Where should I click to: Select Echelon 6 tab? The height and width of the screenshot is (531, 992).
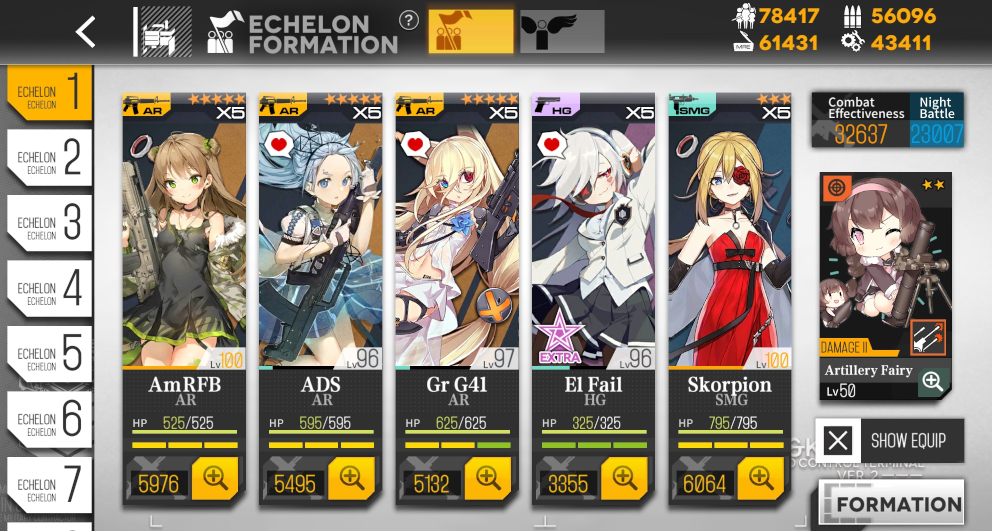point(50,420)
